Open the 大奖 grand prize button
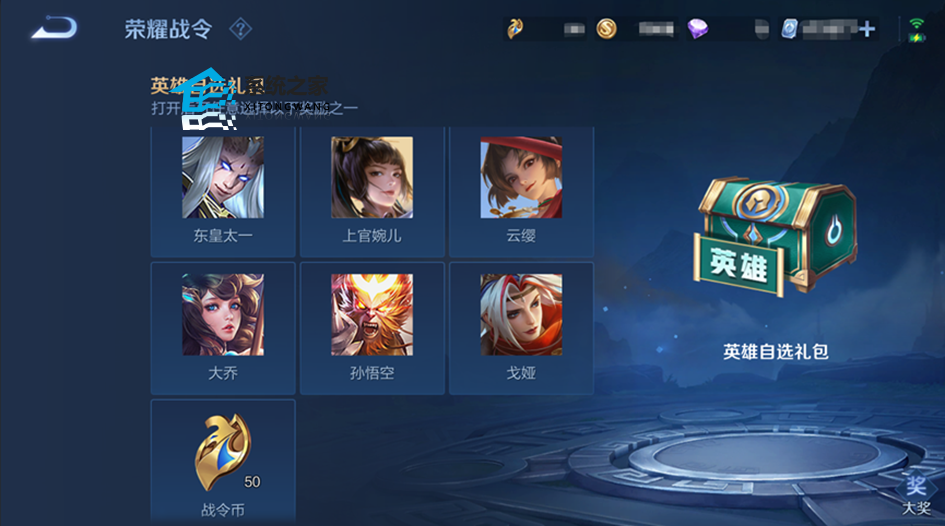Screen dimensions: 945x526 pos(916,494)
